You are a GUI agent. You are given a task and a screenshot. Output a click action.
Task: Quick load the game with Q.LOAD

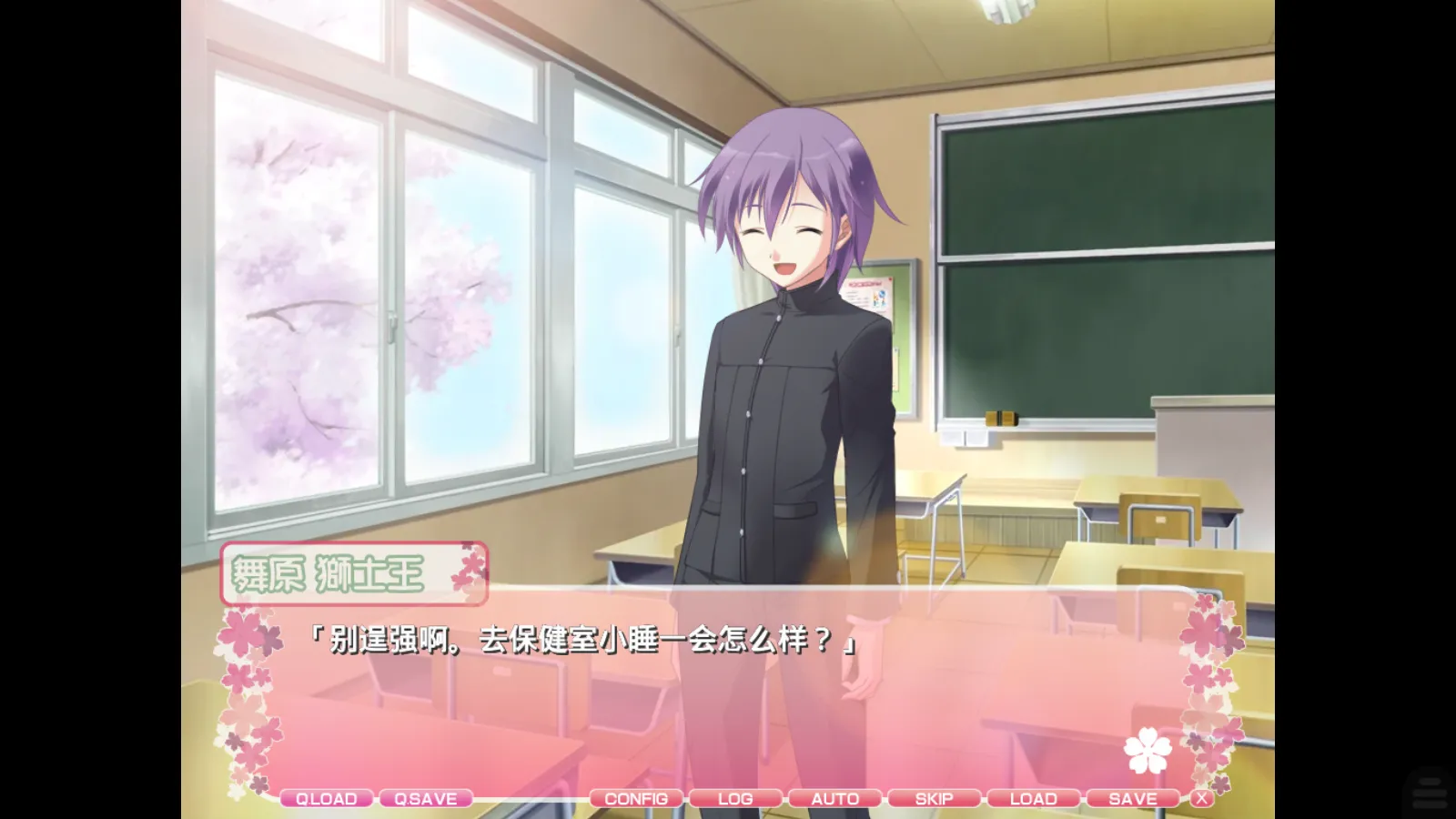pos(326,798)
